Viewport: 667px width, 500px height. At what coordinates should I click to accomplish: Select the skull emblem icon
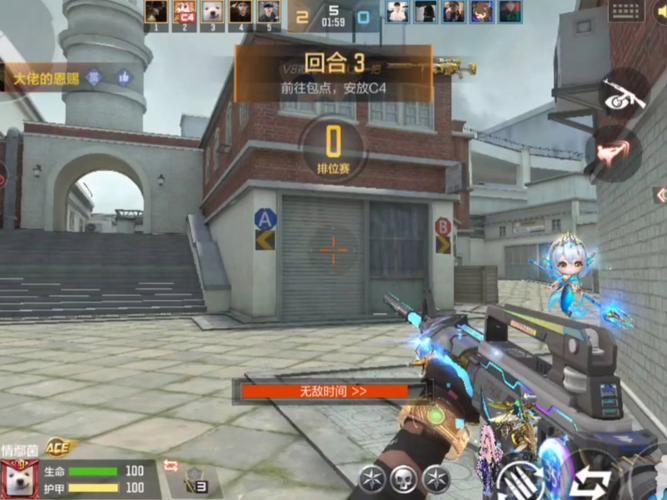coord(403,478)
